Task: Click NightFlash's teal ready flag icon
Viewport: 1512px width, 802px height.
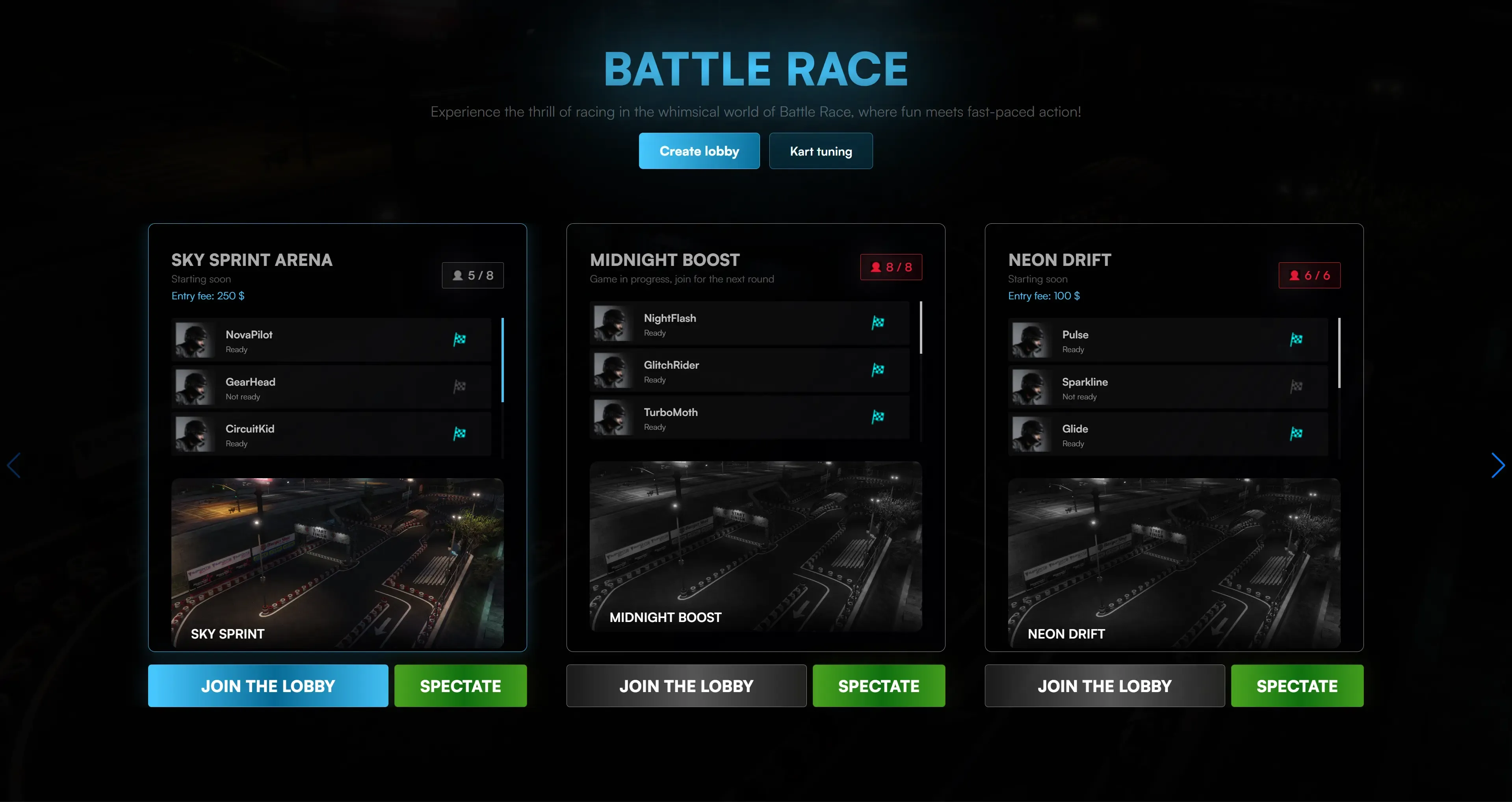Action: pyautogui.click(x=877, y=323)
